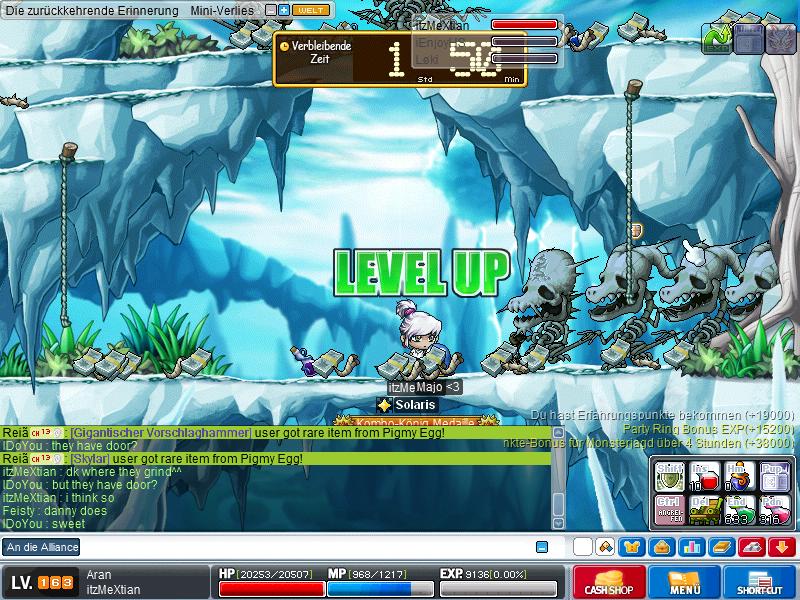Select the Ctrl Angreifen attack slot
The image size is (800, 600).
click(668, 510)
